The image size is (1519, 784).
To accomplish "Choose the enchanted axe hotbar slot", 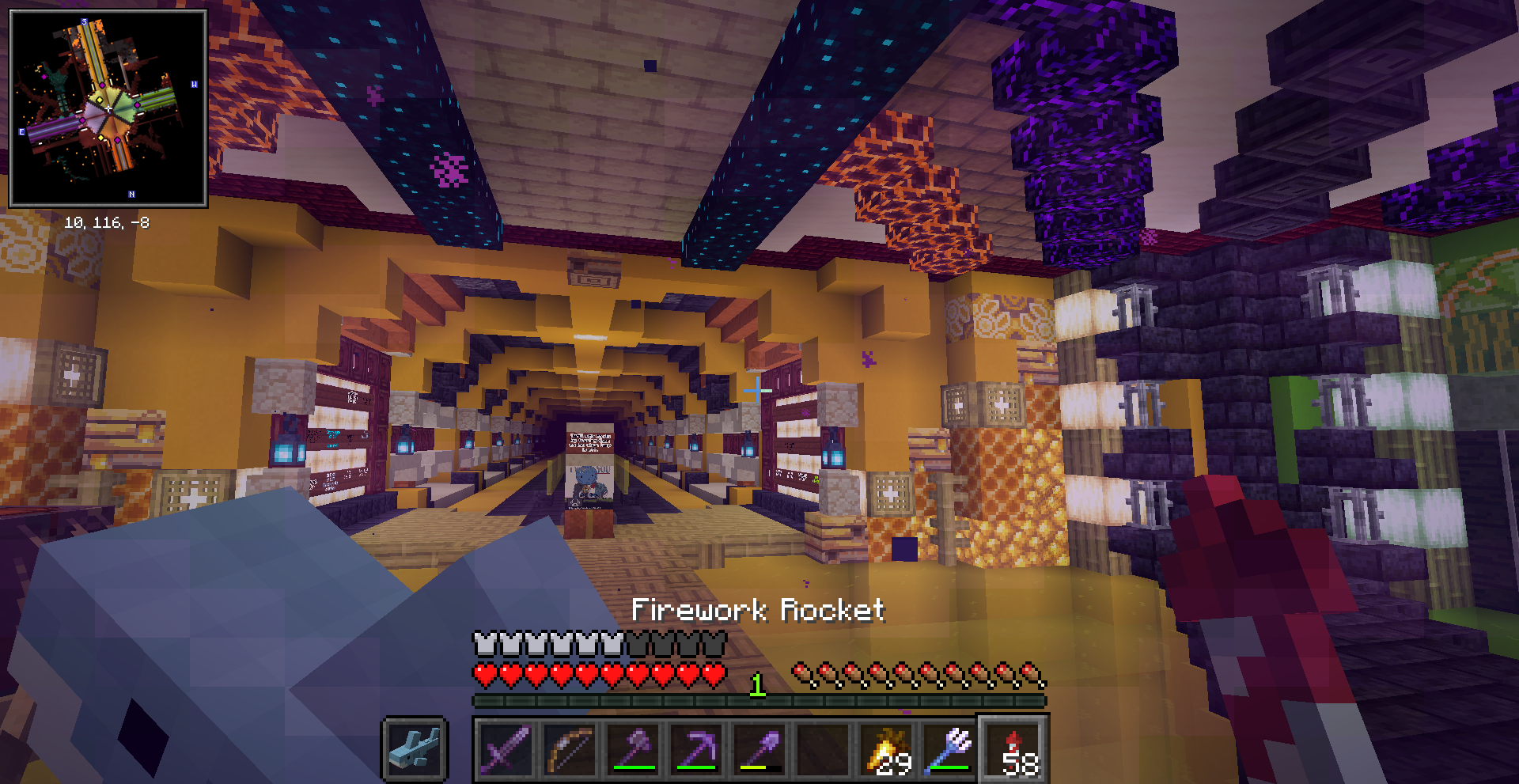I will pyautogui.click(x=634, y=748).
